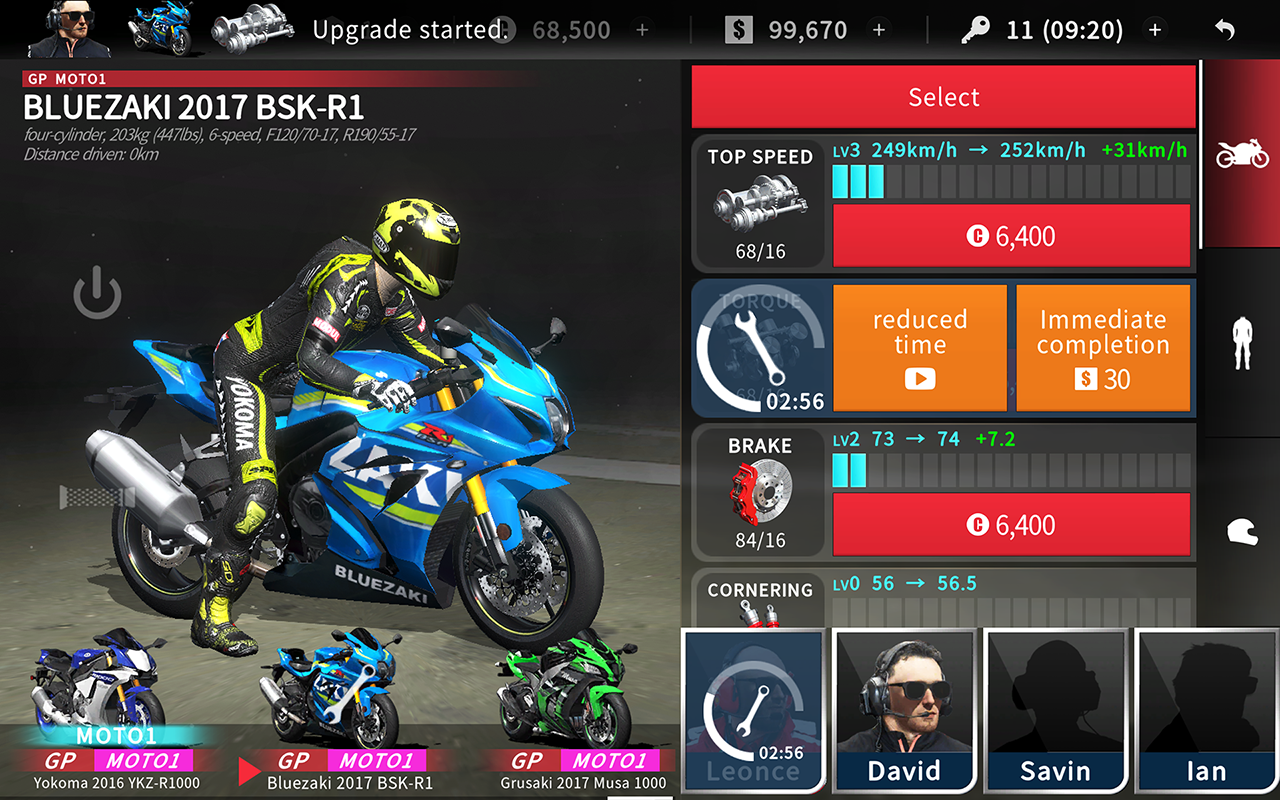Choose reduced time for the Torque upgrade

point(919,347)
